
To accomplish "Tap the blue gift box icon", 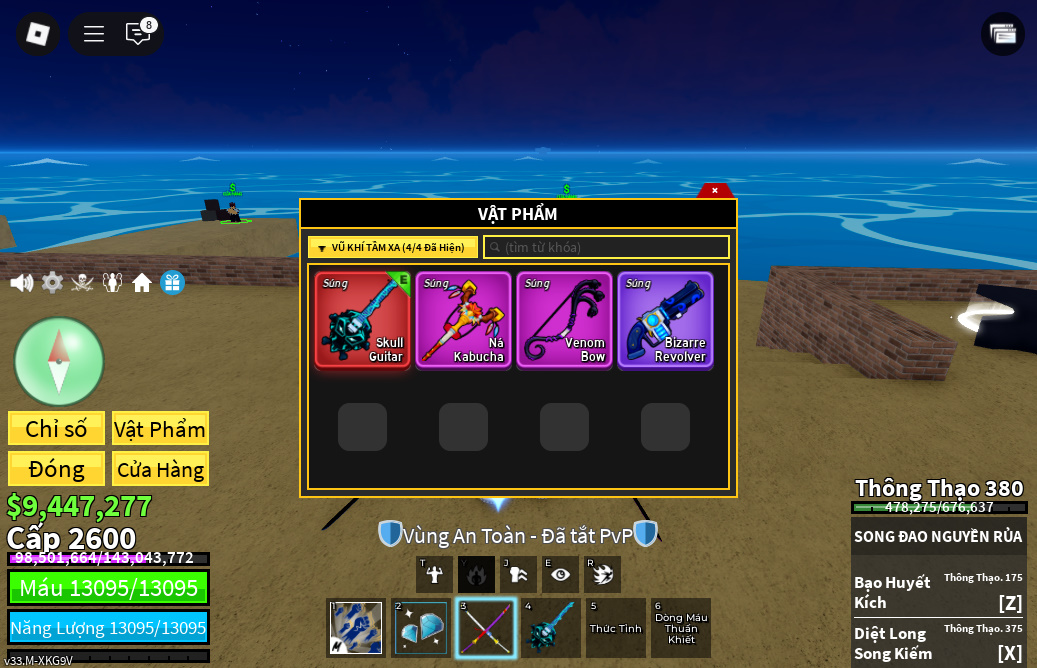I will click(172, 283).
